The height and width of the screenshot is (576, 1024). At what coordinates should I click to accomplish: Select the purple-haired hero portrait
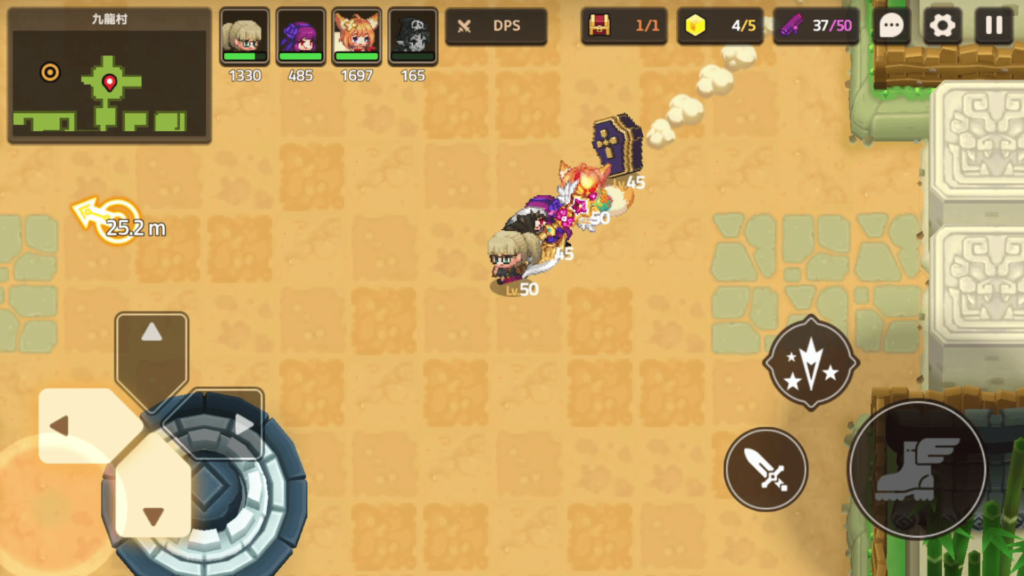coord(301,37)
